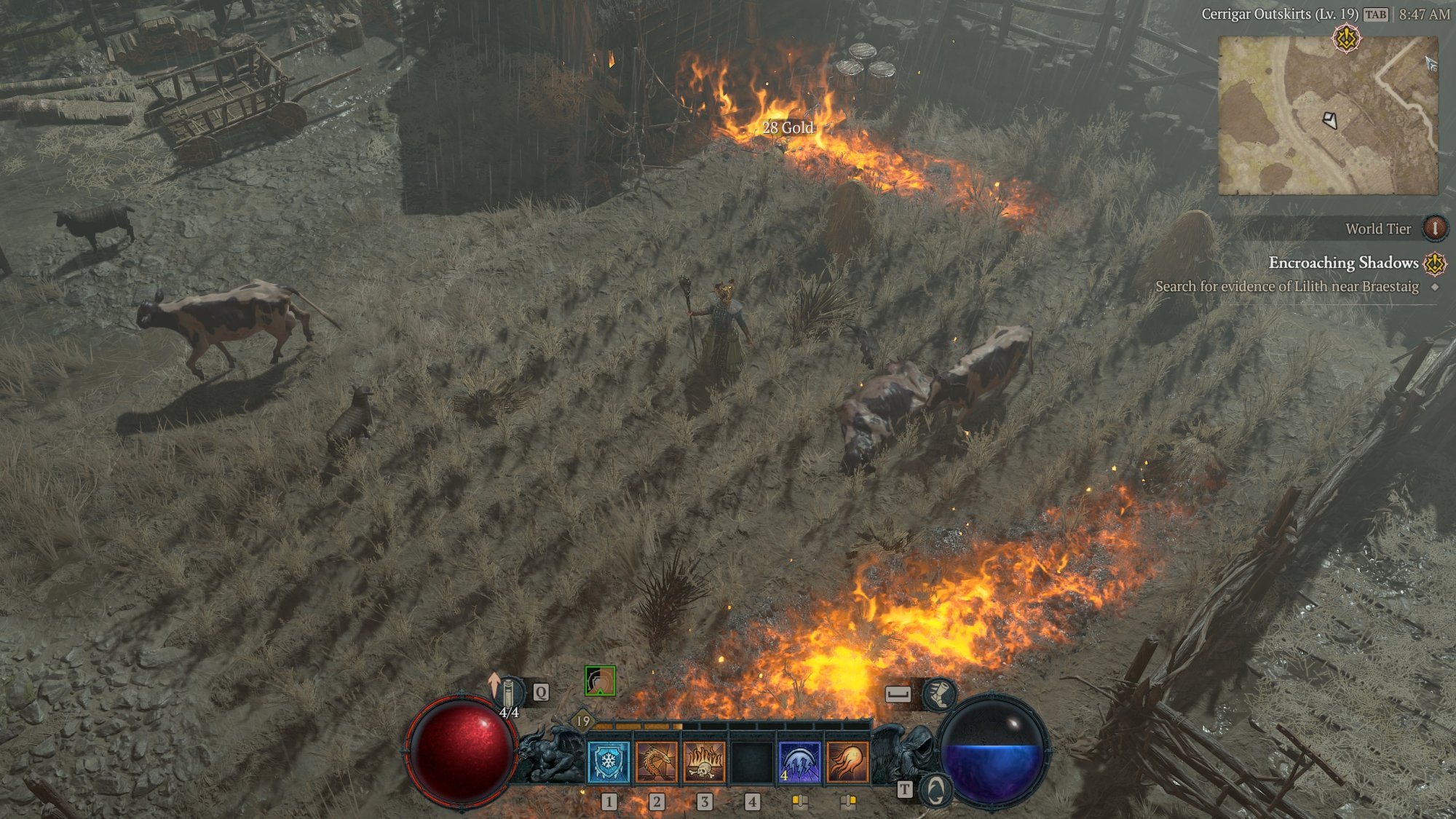Click the green-bordered helmet buff icon
Viewport: 1456px width, 819px height.
pos(600,681)
